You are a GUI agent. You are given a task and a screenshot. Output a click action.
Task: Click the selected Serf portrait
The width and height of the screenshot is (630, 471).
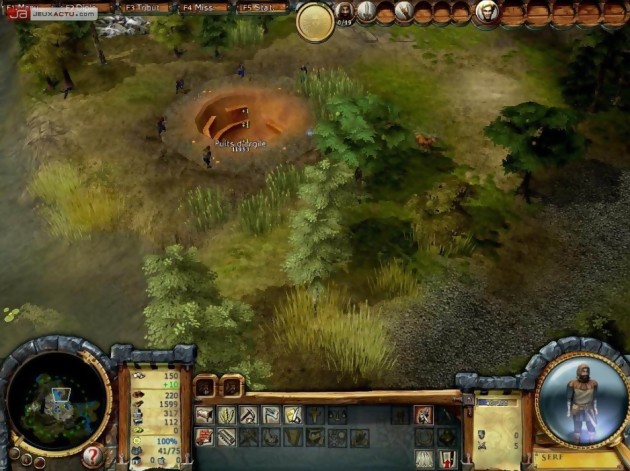[581, 396]
